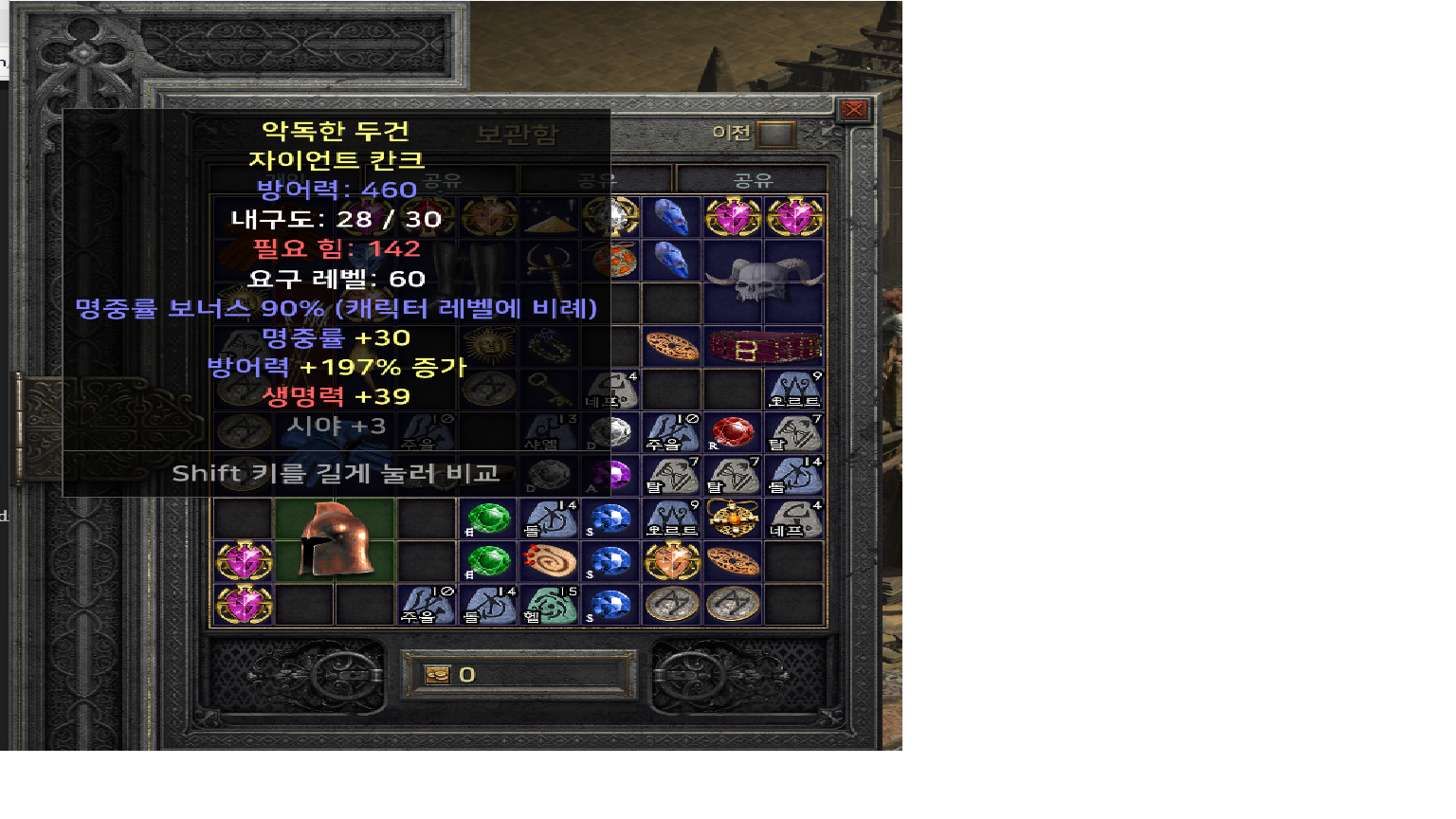
Task: Close the stash window with the red X
Action: pyautogui.click(x=853, y=110)
